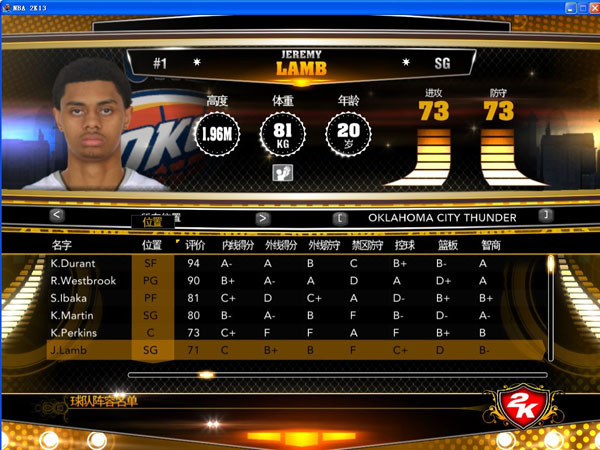Sort roster by the 名字 name column

tap(62, 244)
